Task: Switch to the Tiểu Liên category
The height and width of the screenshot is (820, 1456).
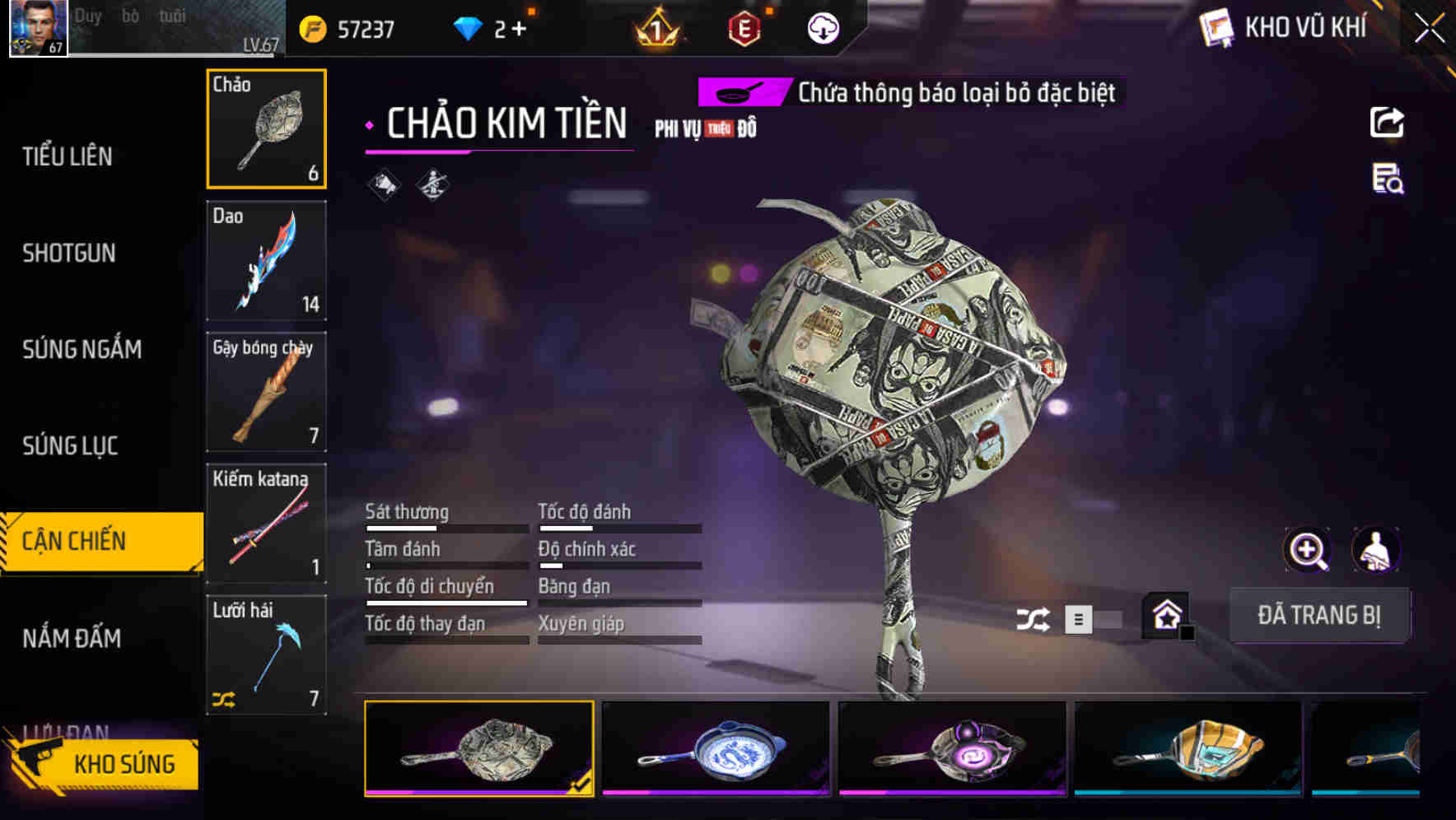Action: tap(68, 156)
